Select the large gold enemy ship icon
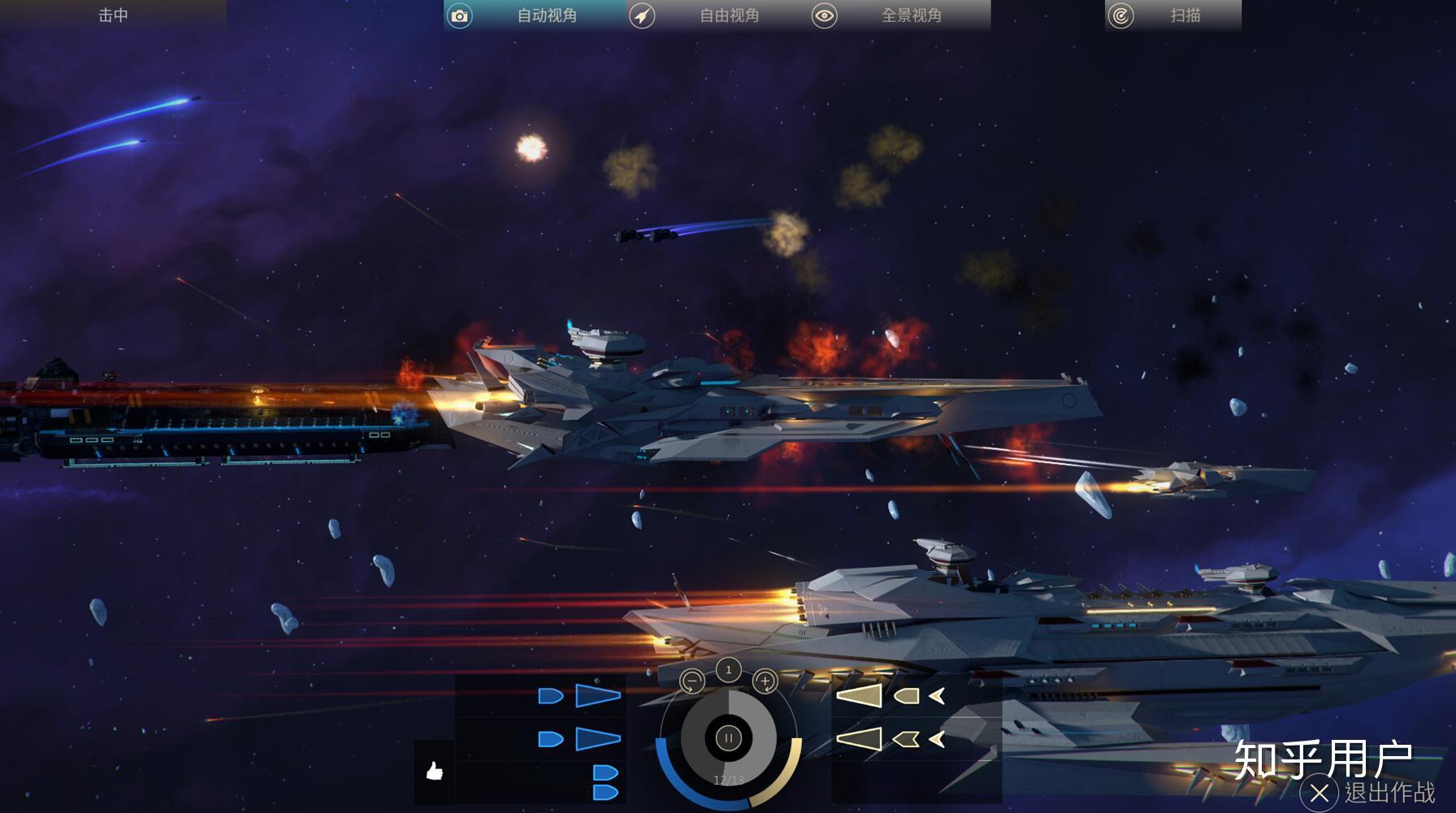 click(x=859, y=694)
